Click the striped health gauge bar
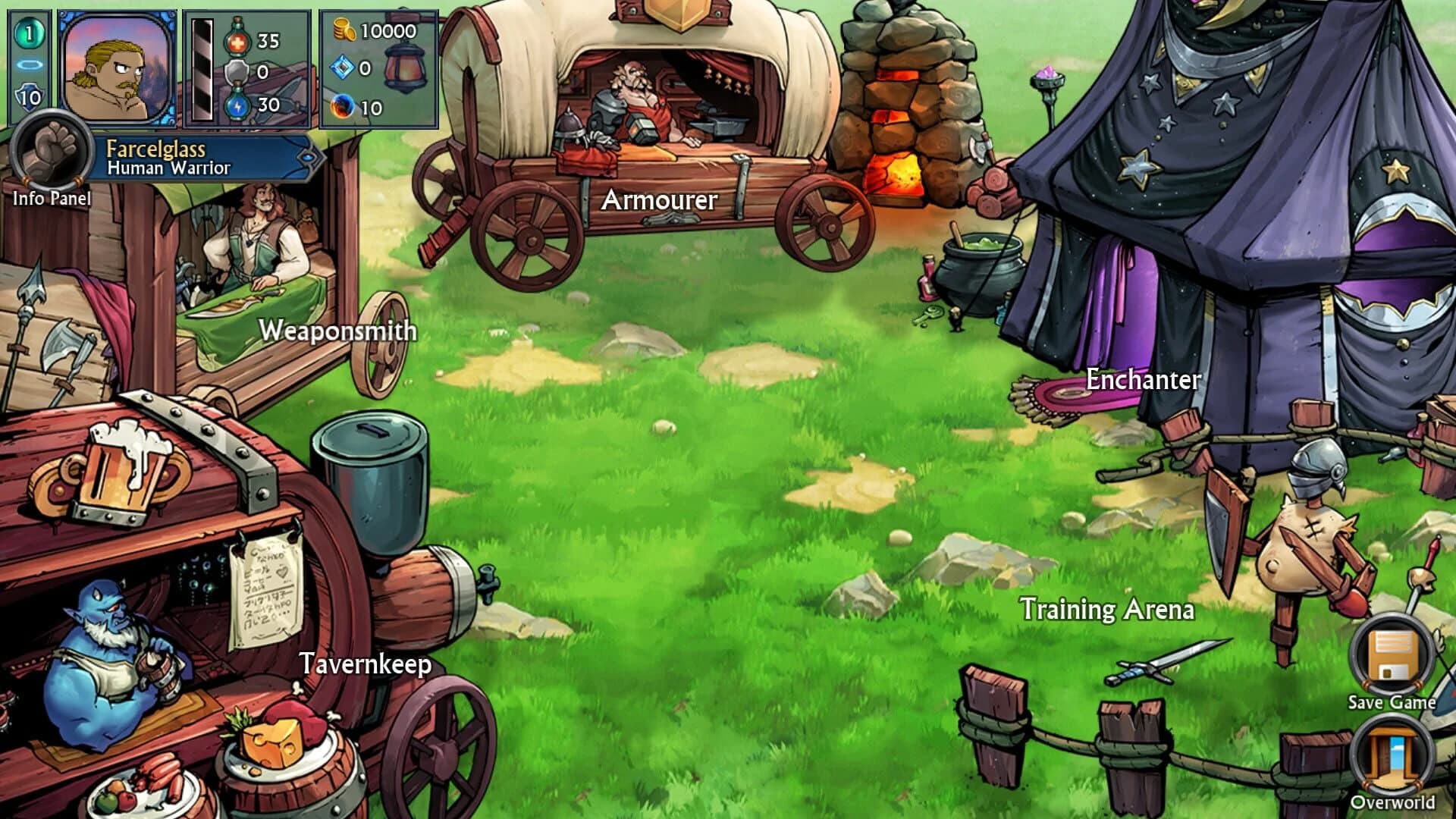Screen dimensions: 1456x819 click(202, 68)
